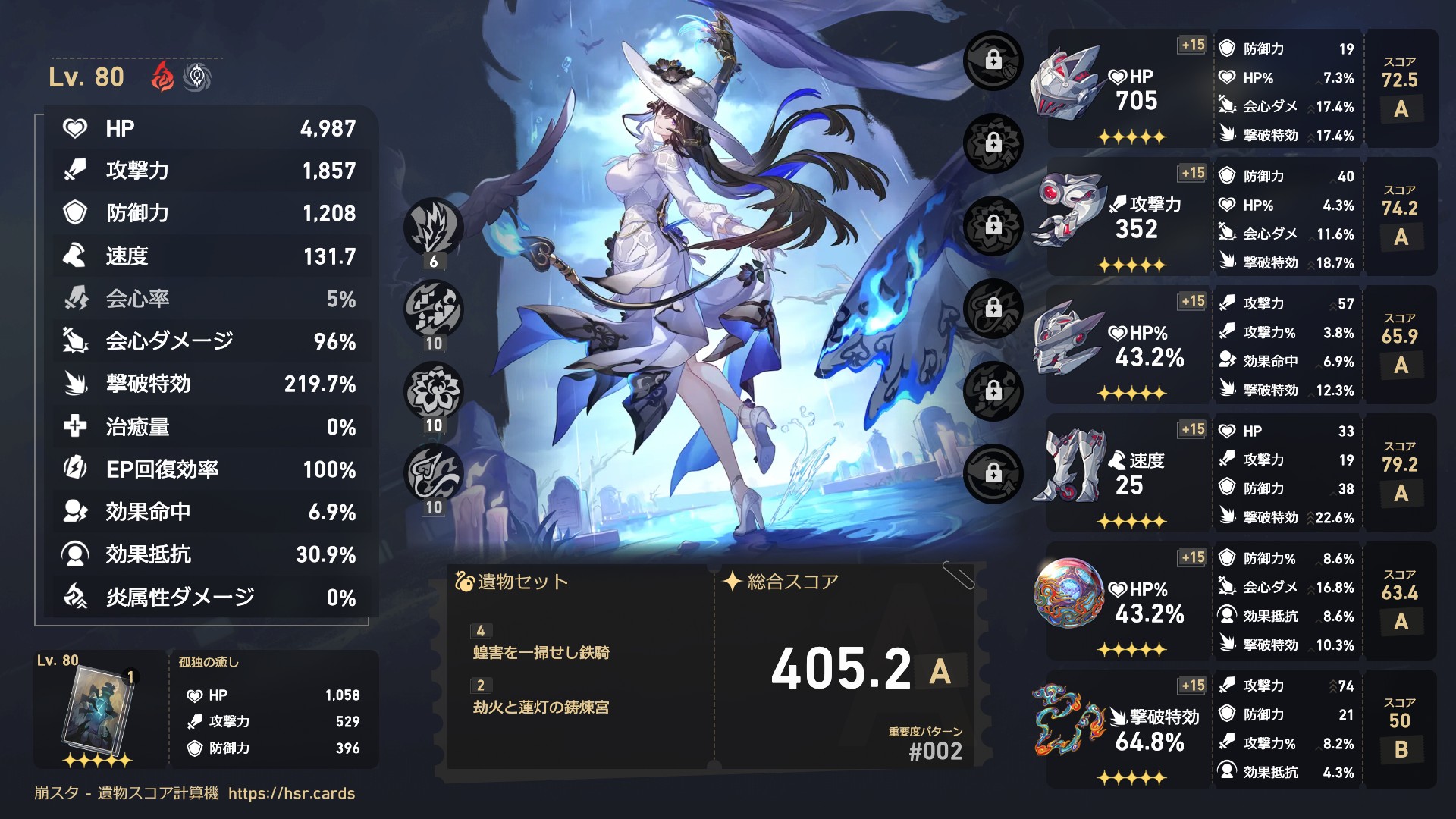Open the https://hsr.cards link

tap(291, 793)
